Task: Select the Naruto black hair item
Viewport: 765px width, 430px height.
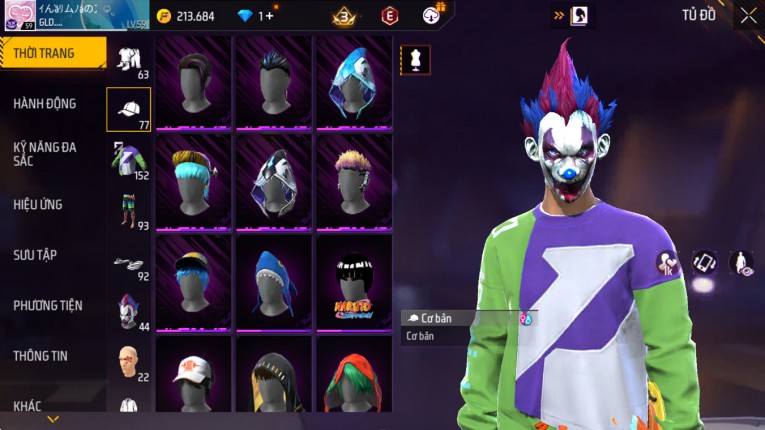Action: point(354,281)
